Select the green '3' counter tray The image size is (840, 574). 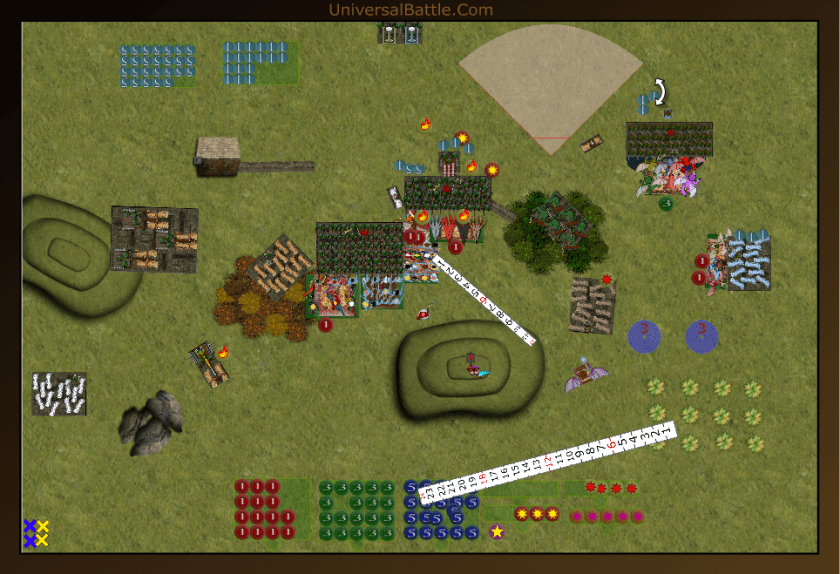tap(357, 509)
